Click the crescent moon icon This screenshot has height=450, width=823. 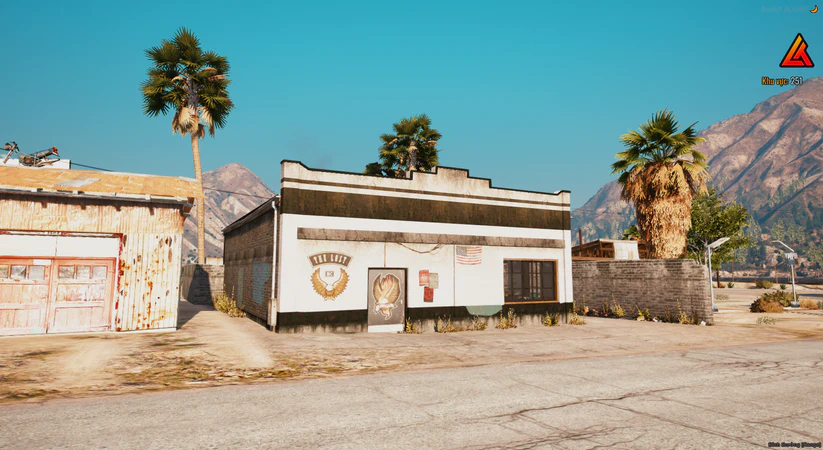[814, 9]
